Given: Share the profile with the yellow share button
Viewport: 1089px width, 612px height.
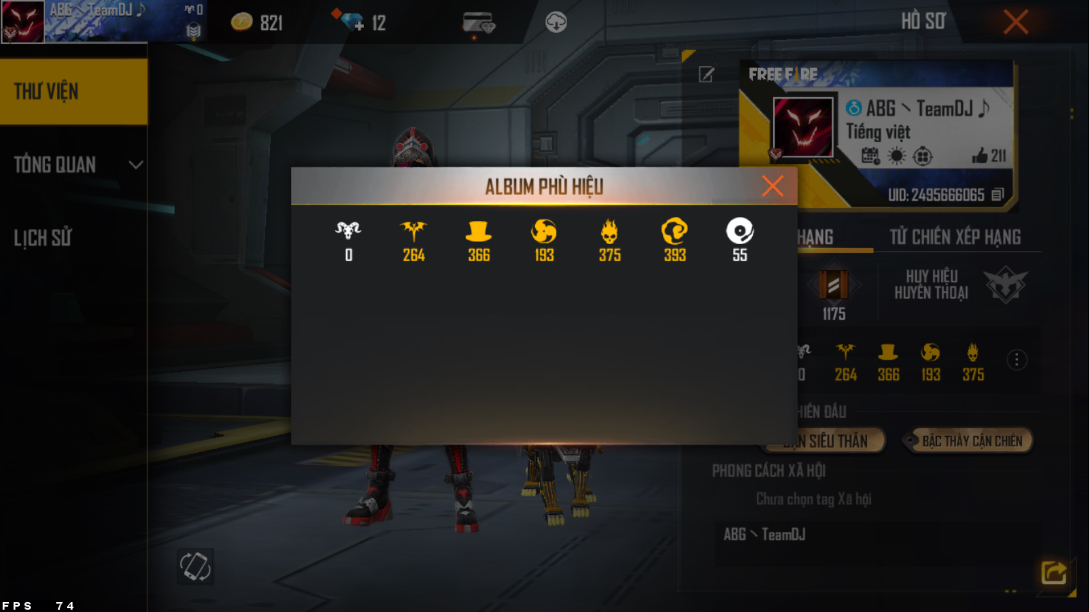Looking at the screenshot, I should tap(1053, 572).
